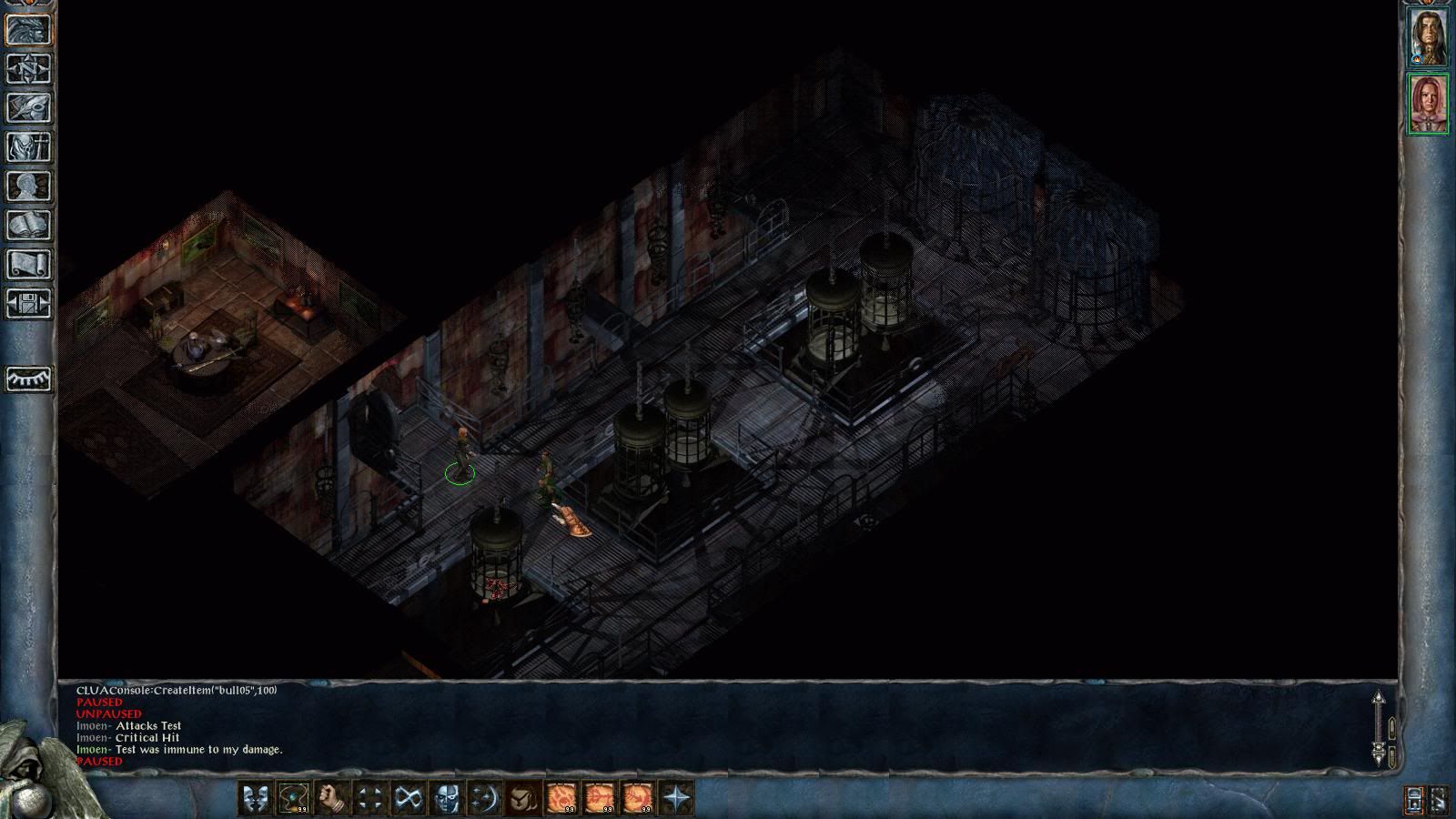Open the character record with the bust icon
This screenshot has height=819, width=1456.
coord(28,187)
